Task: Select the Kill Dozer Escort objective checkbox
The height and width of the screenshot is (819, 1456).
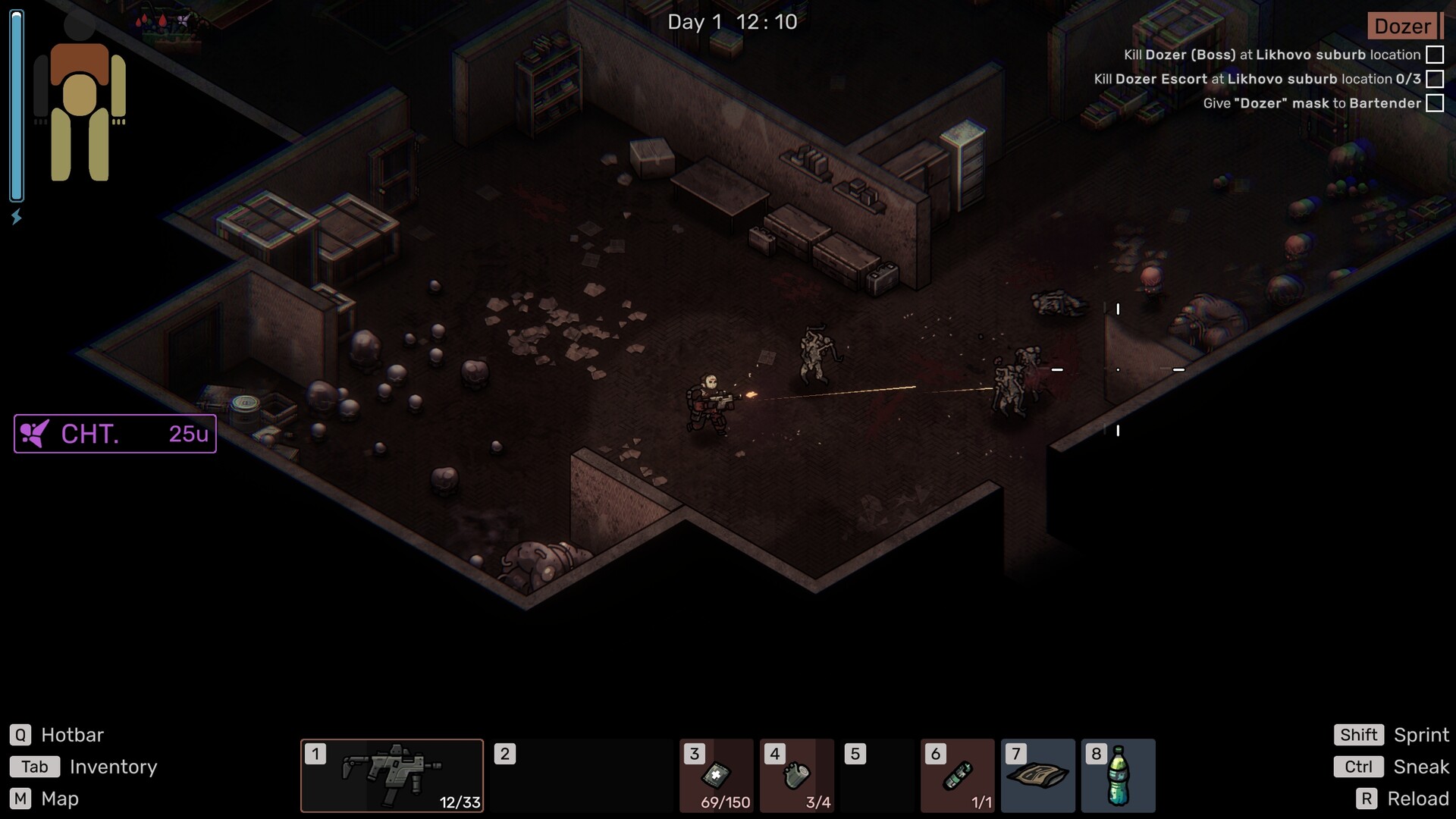Action: click(1435, 79)
